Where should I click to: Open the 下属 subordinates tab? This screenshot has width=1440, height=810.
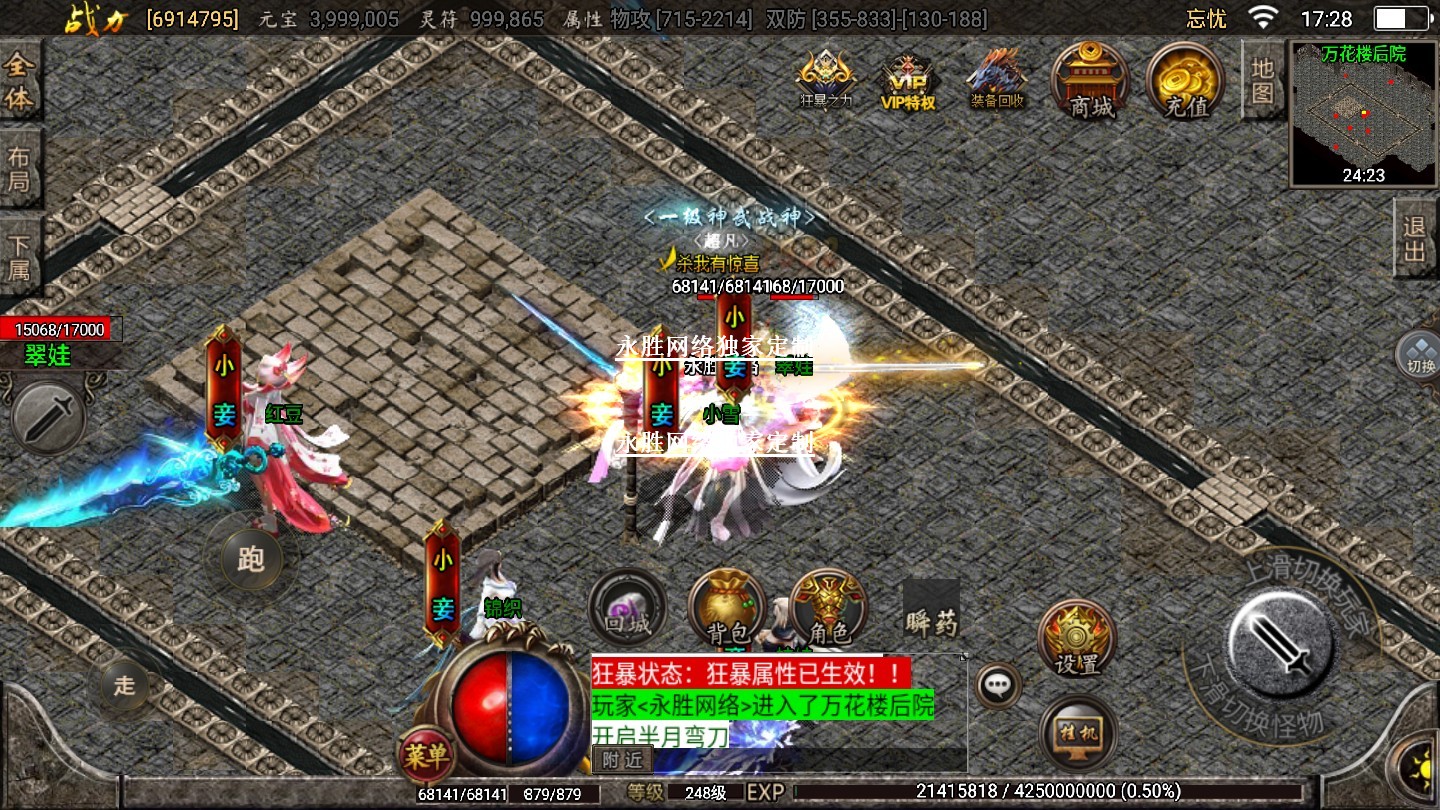20,257
